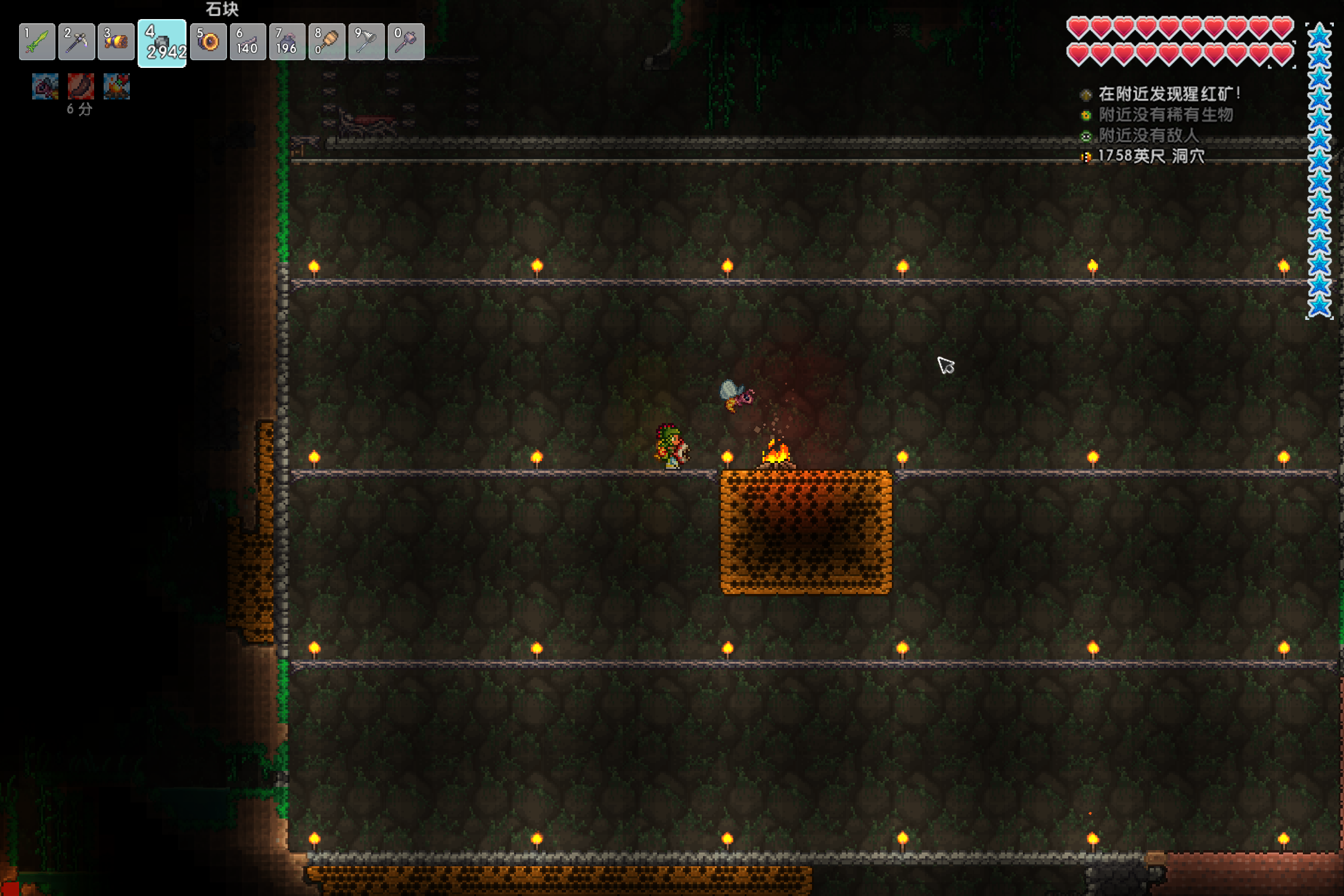Pick the orange yoyo in slot 5
Image resolution: width=1344 pixels, height=896 pixels.
209,42
